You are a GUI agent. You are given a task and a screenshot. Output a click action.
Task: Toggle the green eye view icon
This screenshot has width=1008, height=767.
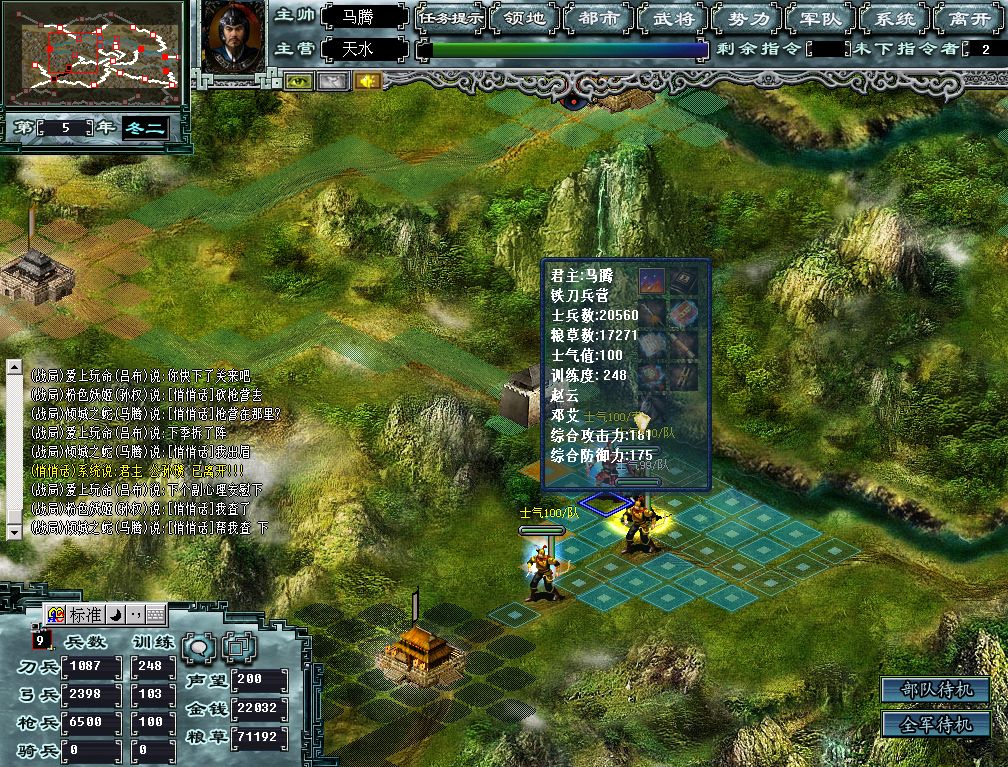pos(298,81)
